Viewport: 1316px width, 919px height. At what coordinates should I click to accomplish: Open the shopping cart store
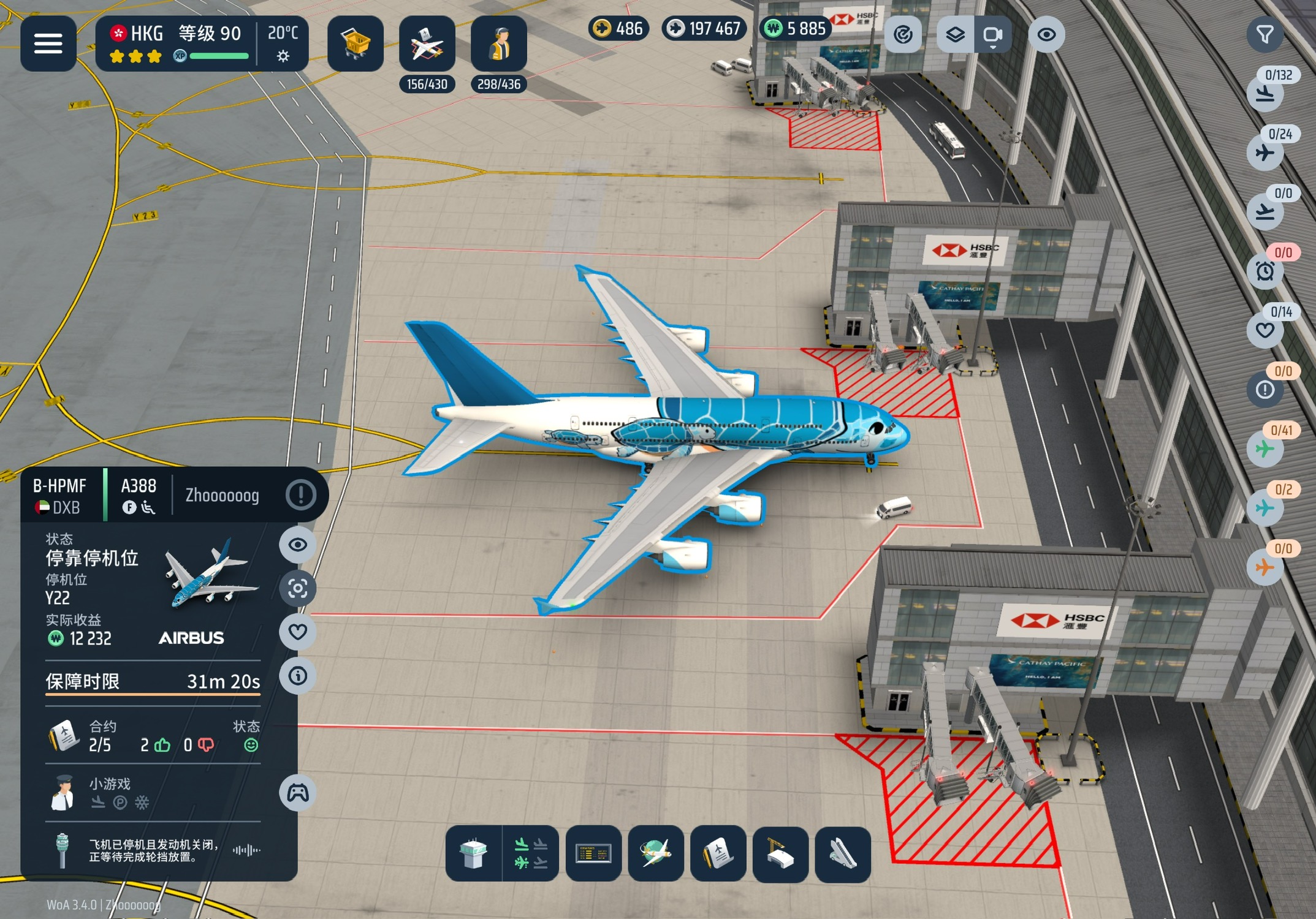click(x=356, y=43)
